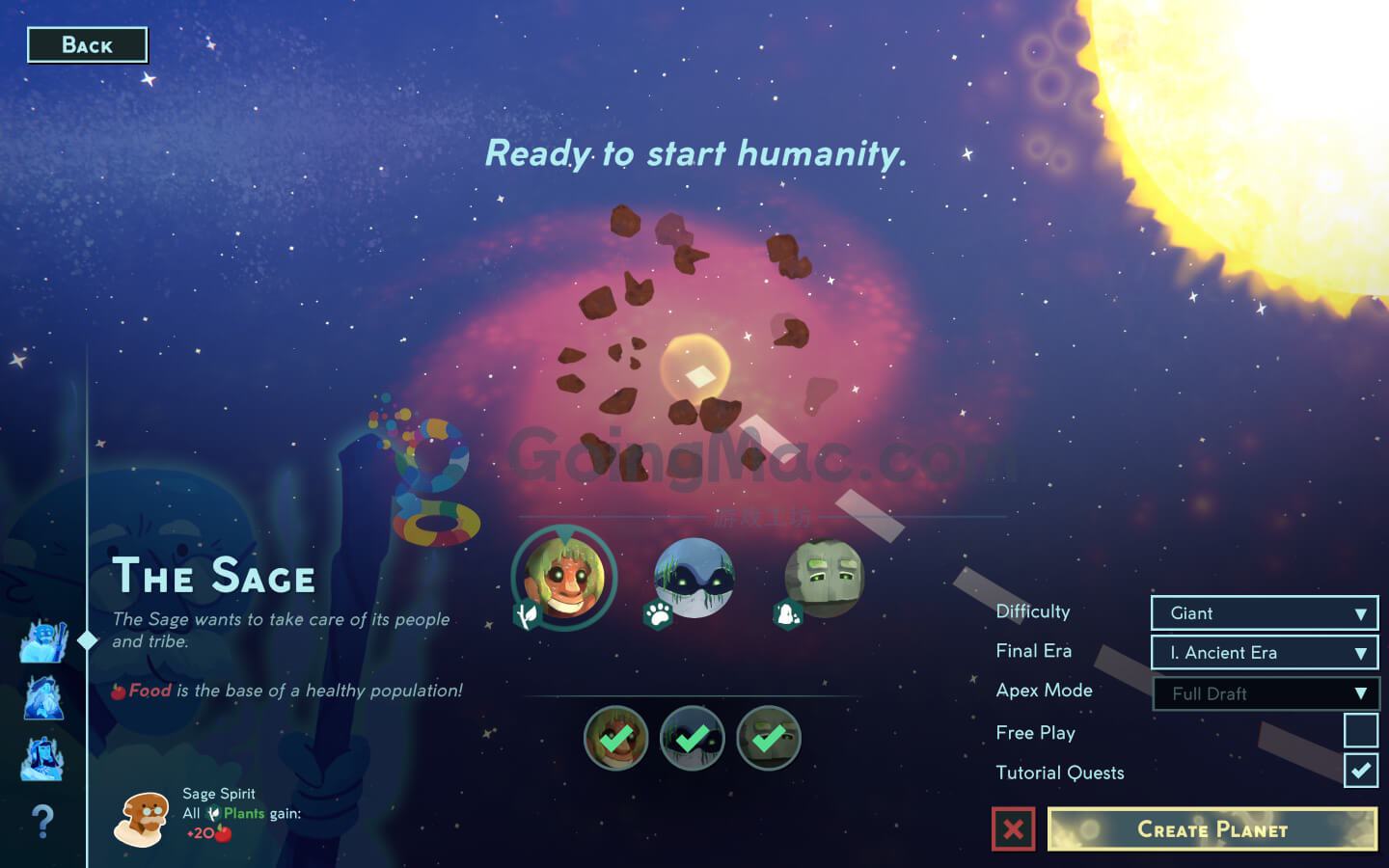
Task: Select the bottom blue spirit icon in sidebar
Action: [x=42, y=758]
